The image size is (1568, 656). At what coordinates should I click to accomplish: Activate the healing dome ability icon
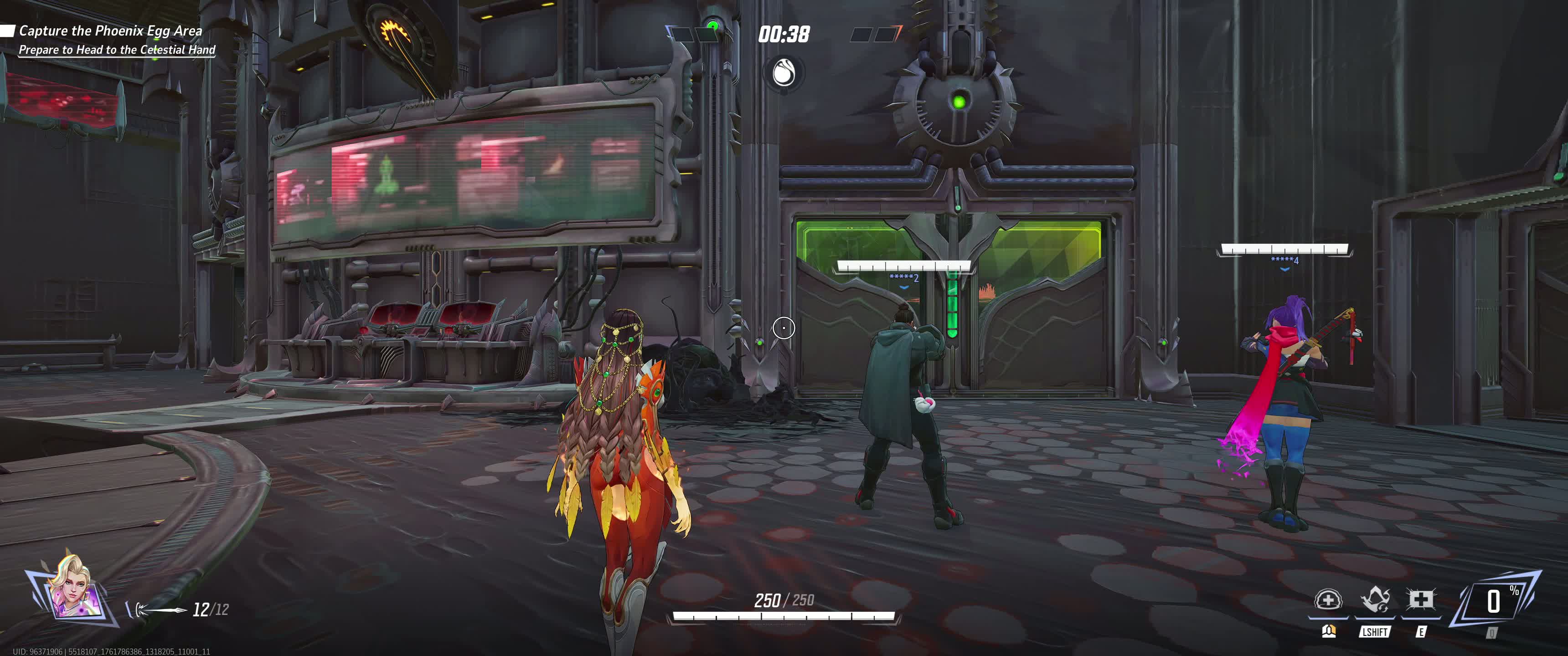(1328, 600)
